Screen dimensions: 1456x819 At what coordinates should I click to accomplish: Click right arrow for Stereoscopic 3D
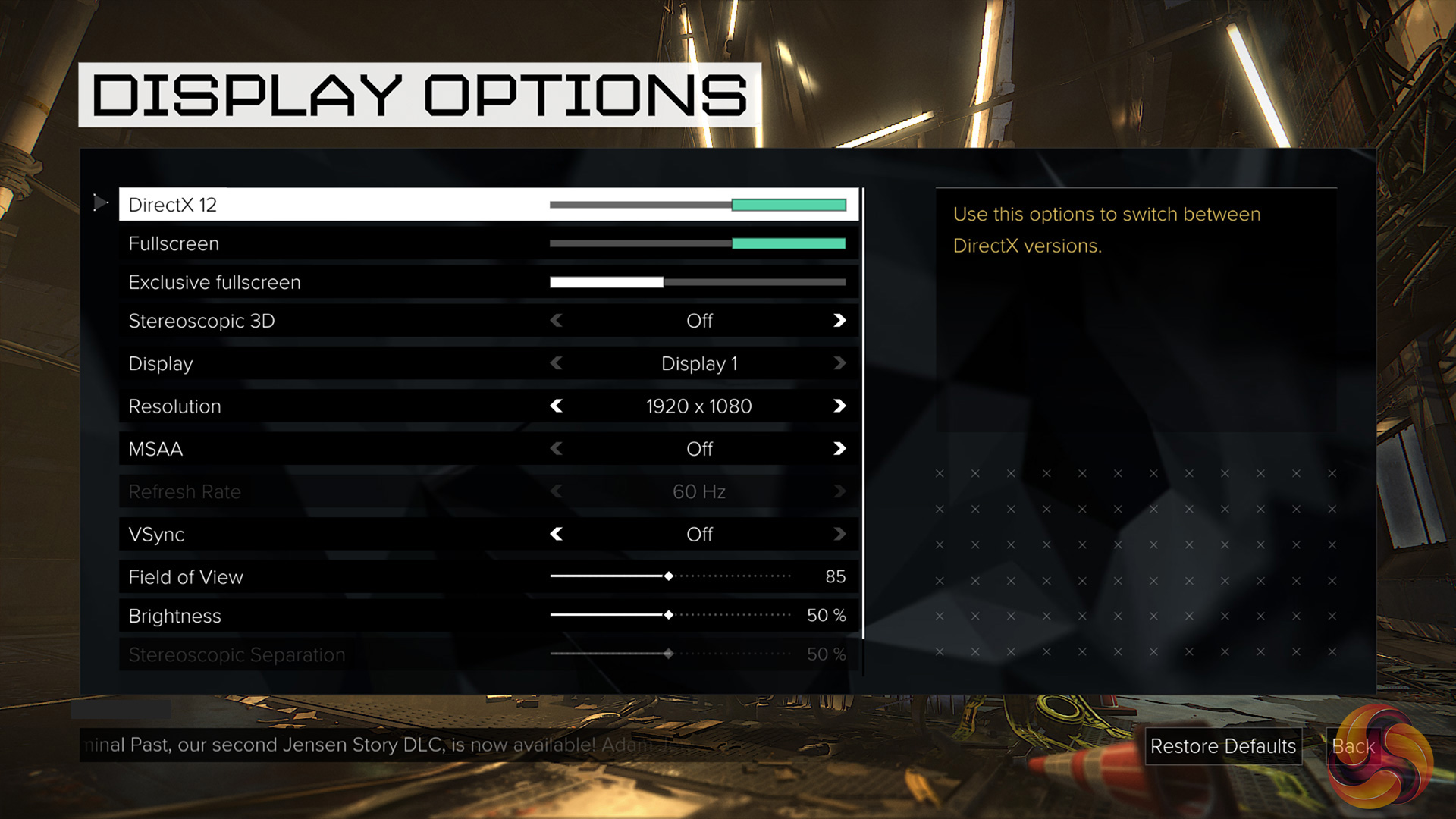(839, 321)
